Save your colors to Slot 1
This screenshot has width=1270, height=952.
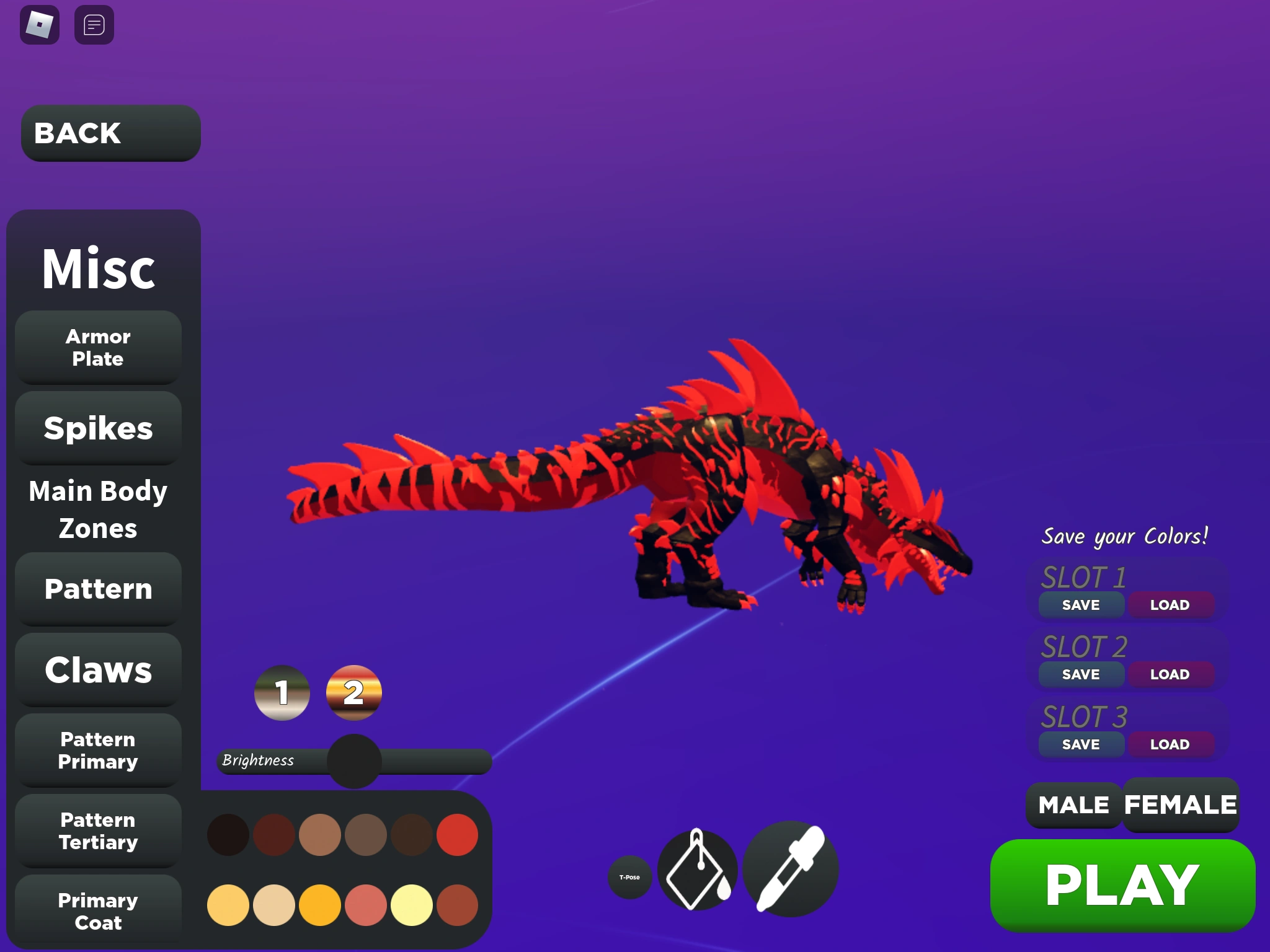[x=1080, y=605]
